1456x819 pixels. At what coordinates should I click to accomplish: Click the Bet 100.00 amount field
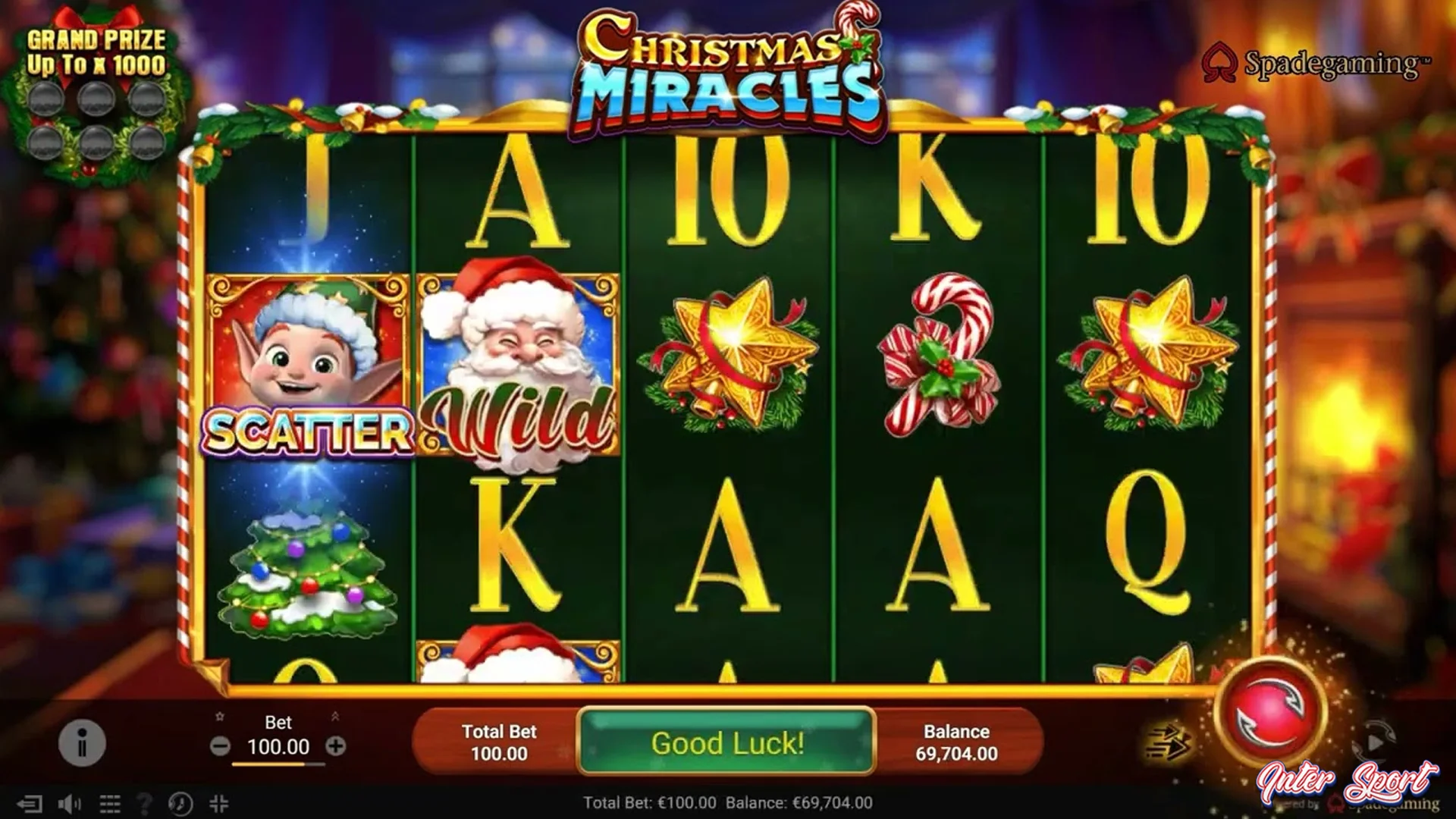280,747
